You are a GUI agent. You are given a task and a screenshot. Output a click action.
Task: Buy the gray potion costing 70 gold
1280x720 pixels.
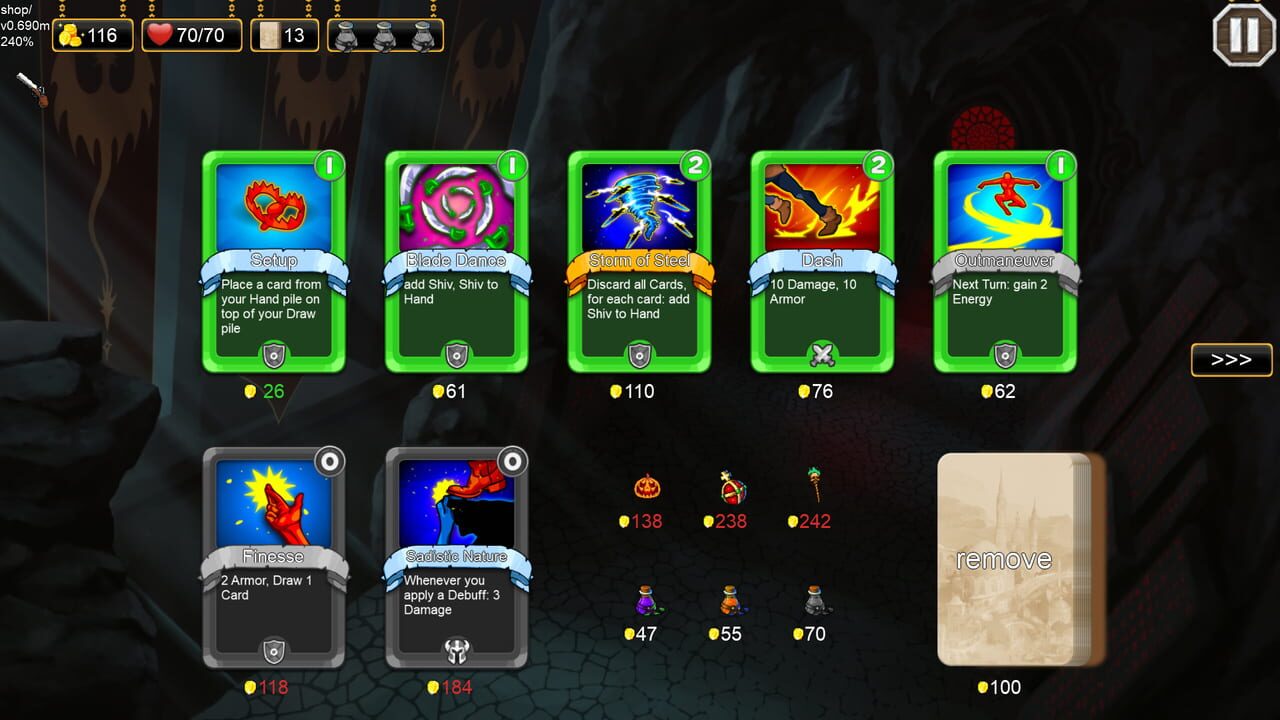[x=812, y=603]
